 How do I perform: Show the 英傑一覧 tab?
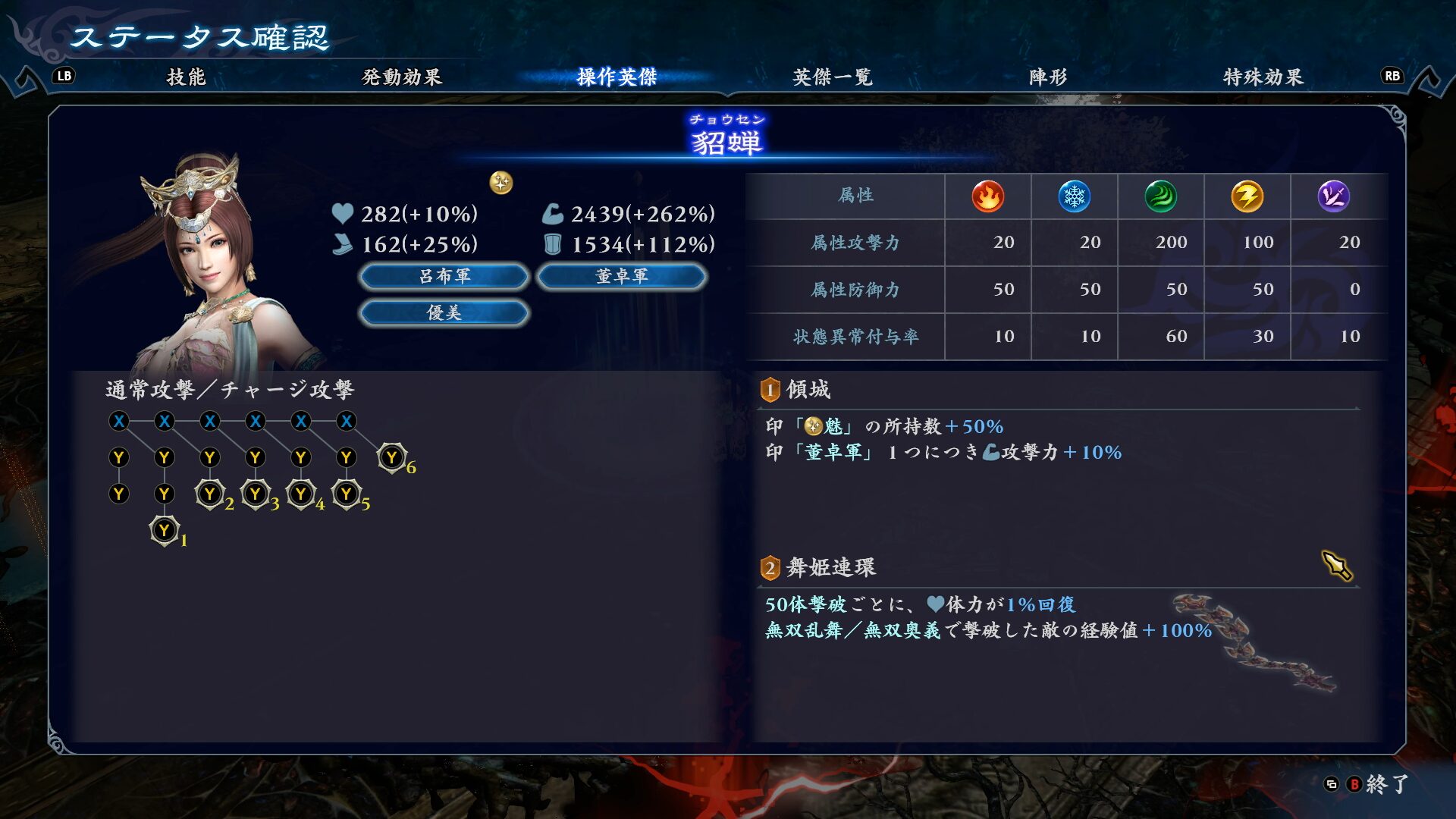coord(832,77)
